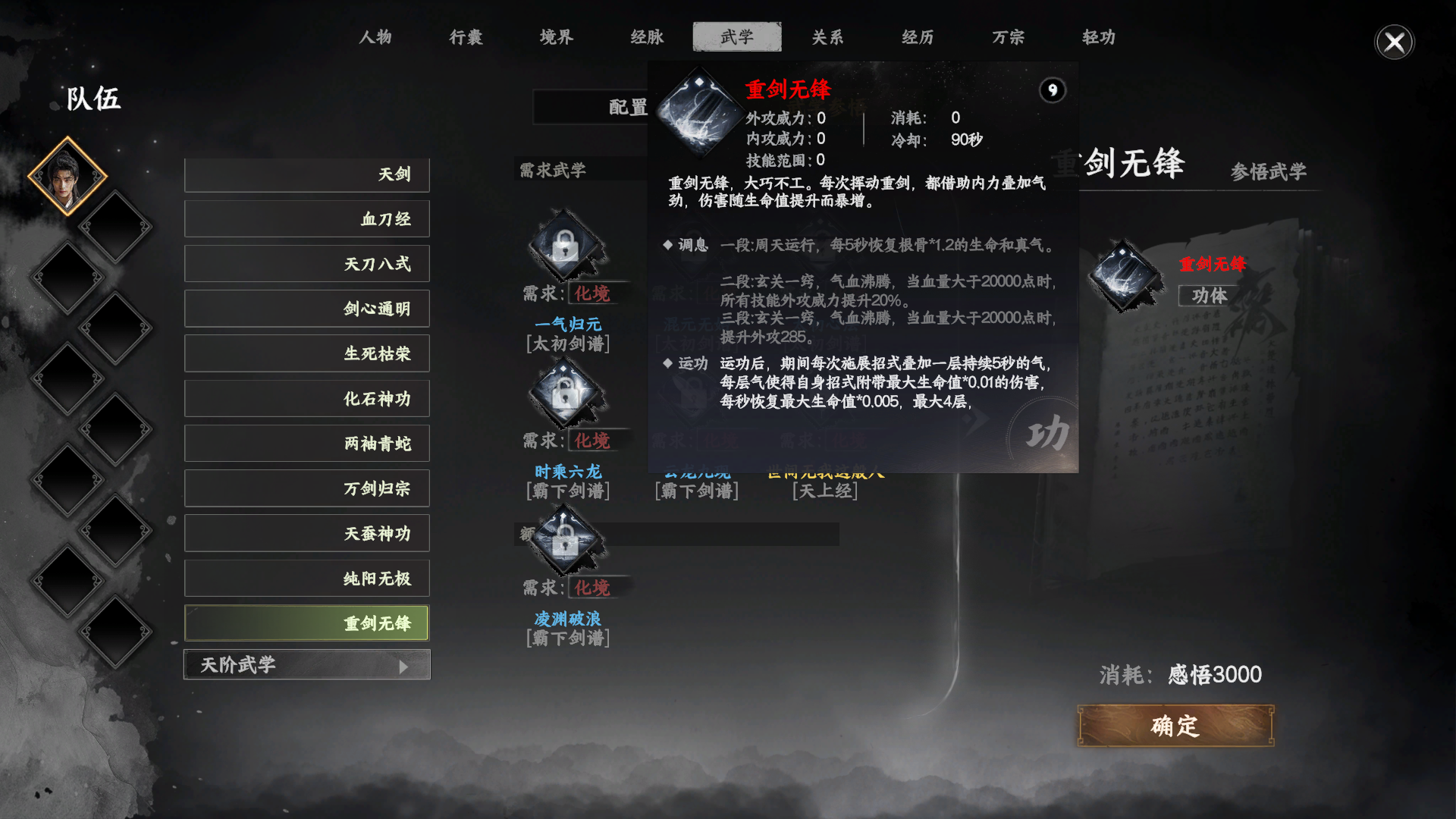Click the circular 功 seal stamp icon
Screen dimensions: 1456x819
point(1047,433)
